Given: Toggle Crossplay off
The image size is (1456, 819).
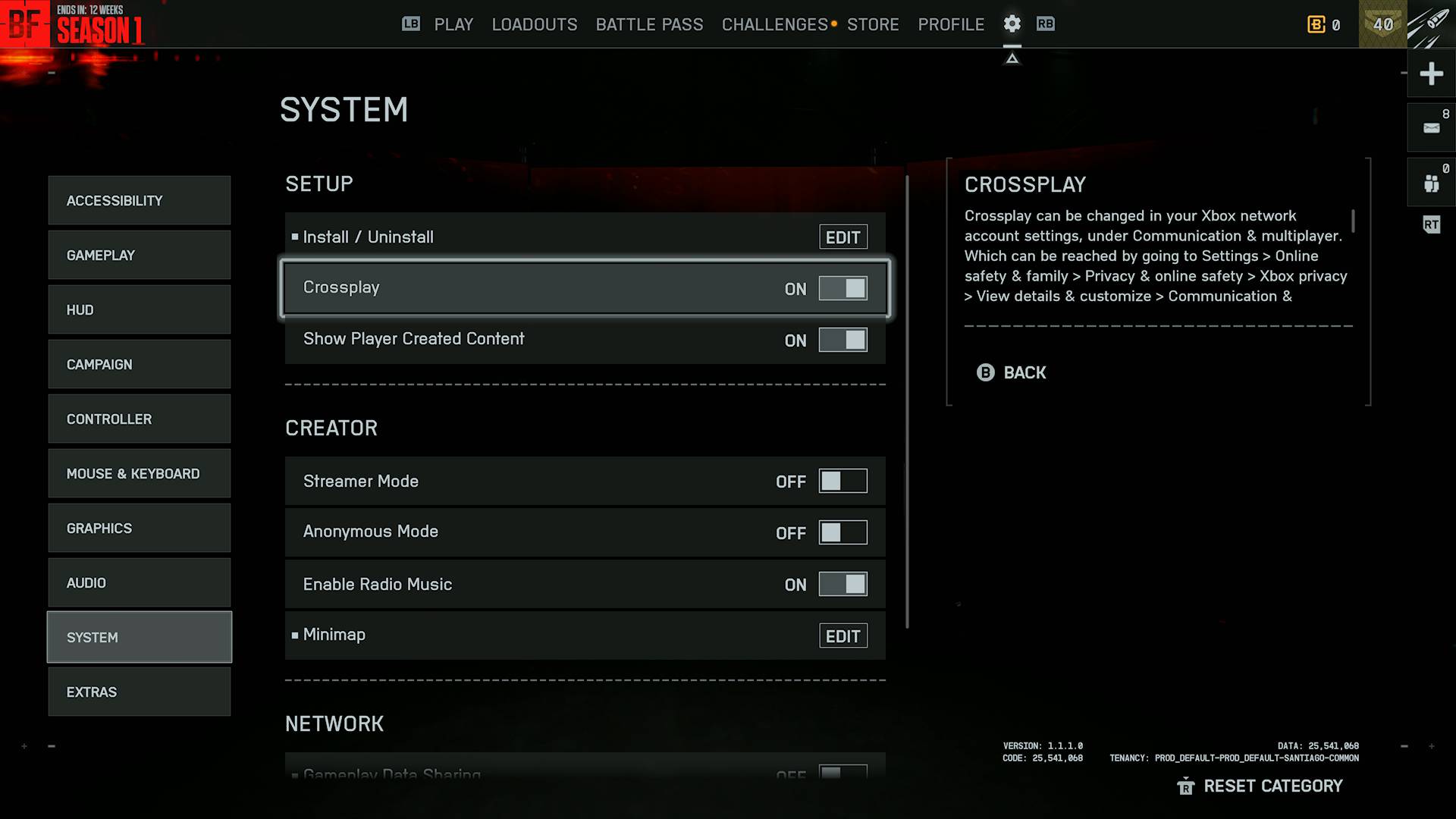Looking at the screenshot, I should [843, 288].
